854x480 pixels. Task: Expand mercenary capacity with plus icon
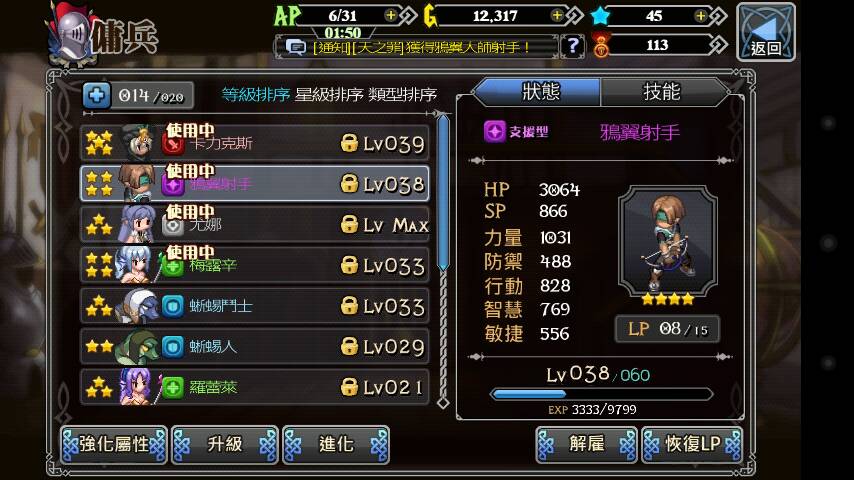point(97,95)
